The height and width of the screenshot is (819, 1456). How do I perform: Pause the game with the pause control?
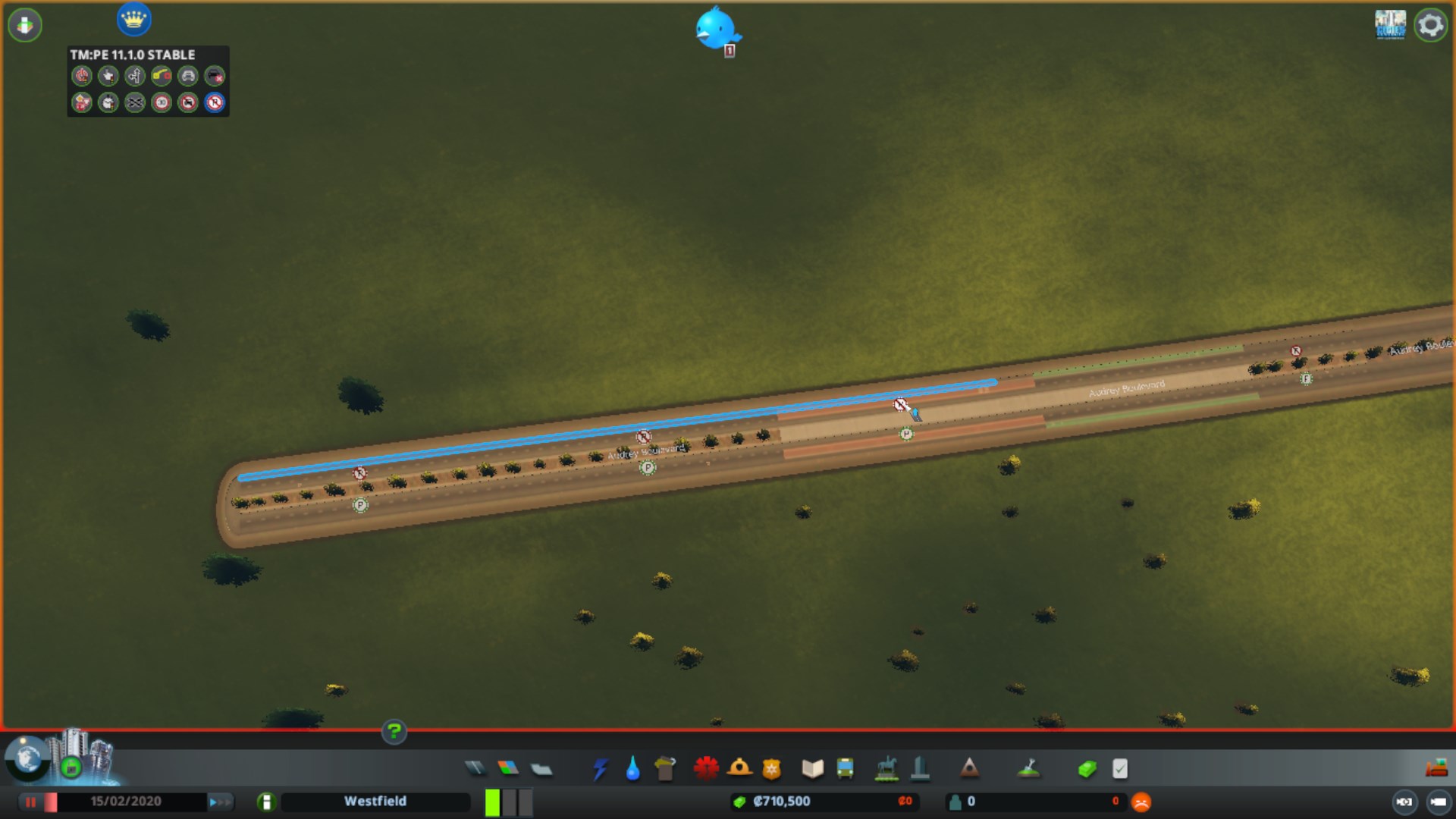[29, 801]
